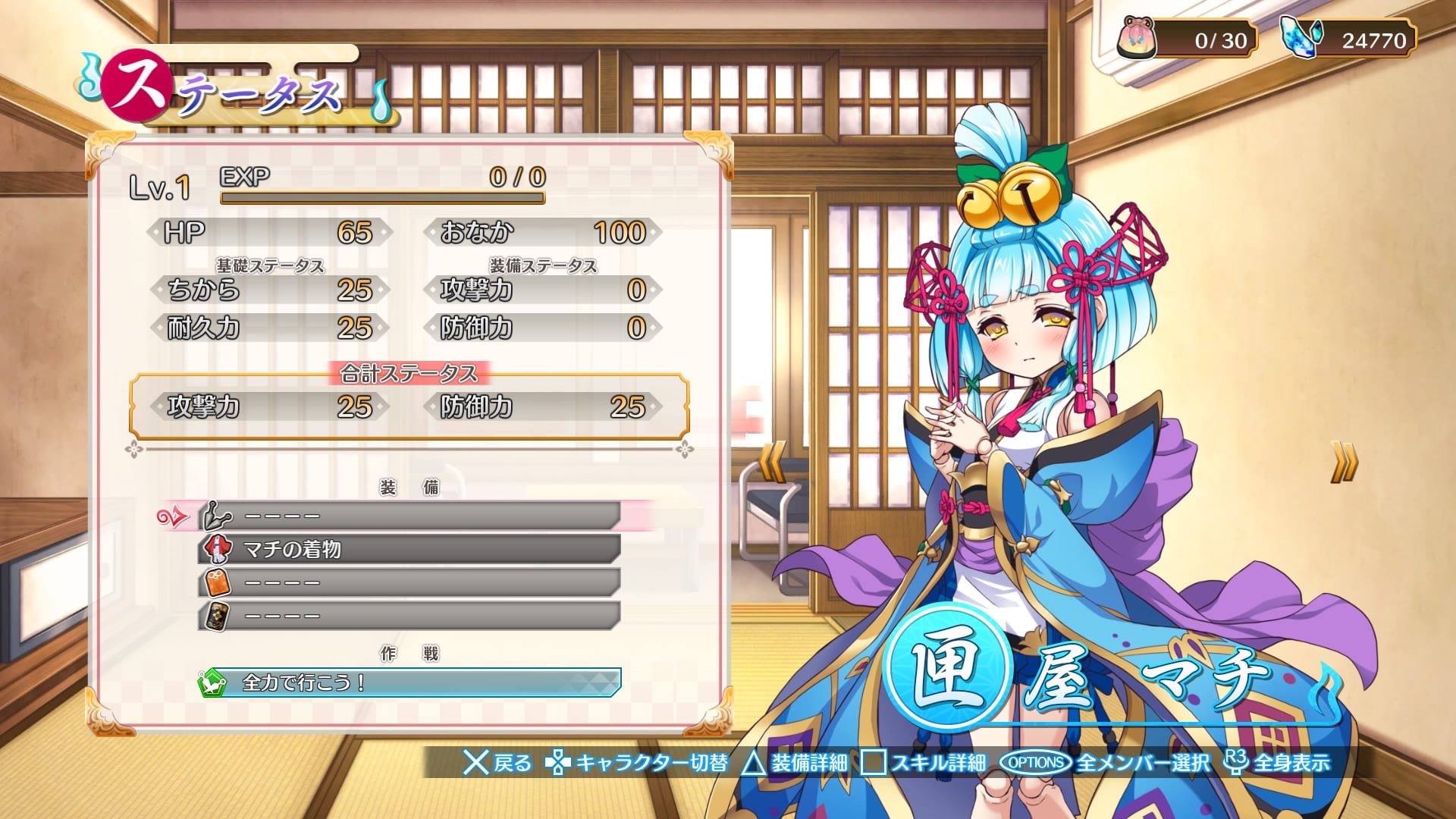Select the マチの着物 equipment slot
This screenshot has width=1456, height=819.
coord(409,549)
